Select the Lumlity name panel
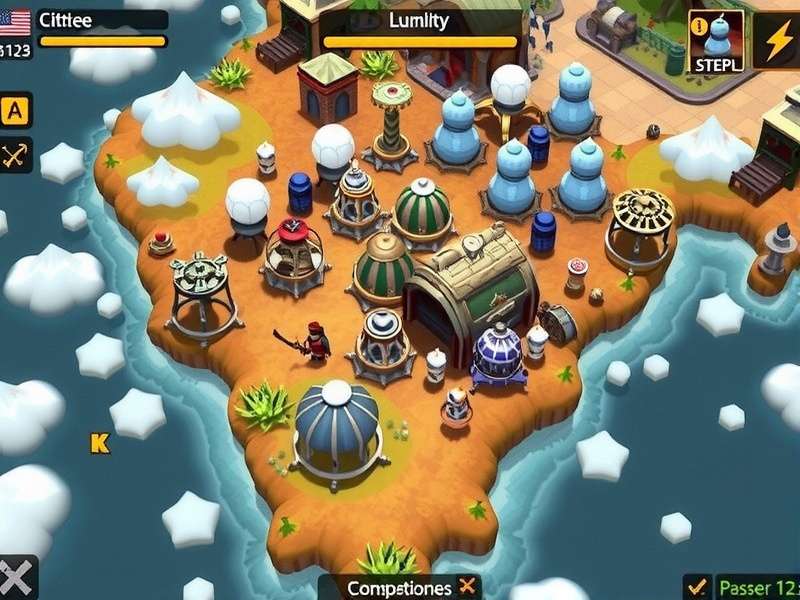 pos(420,21)
